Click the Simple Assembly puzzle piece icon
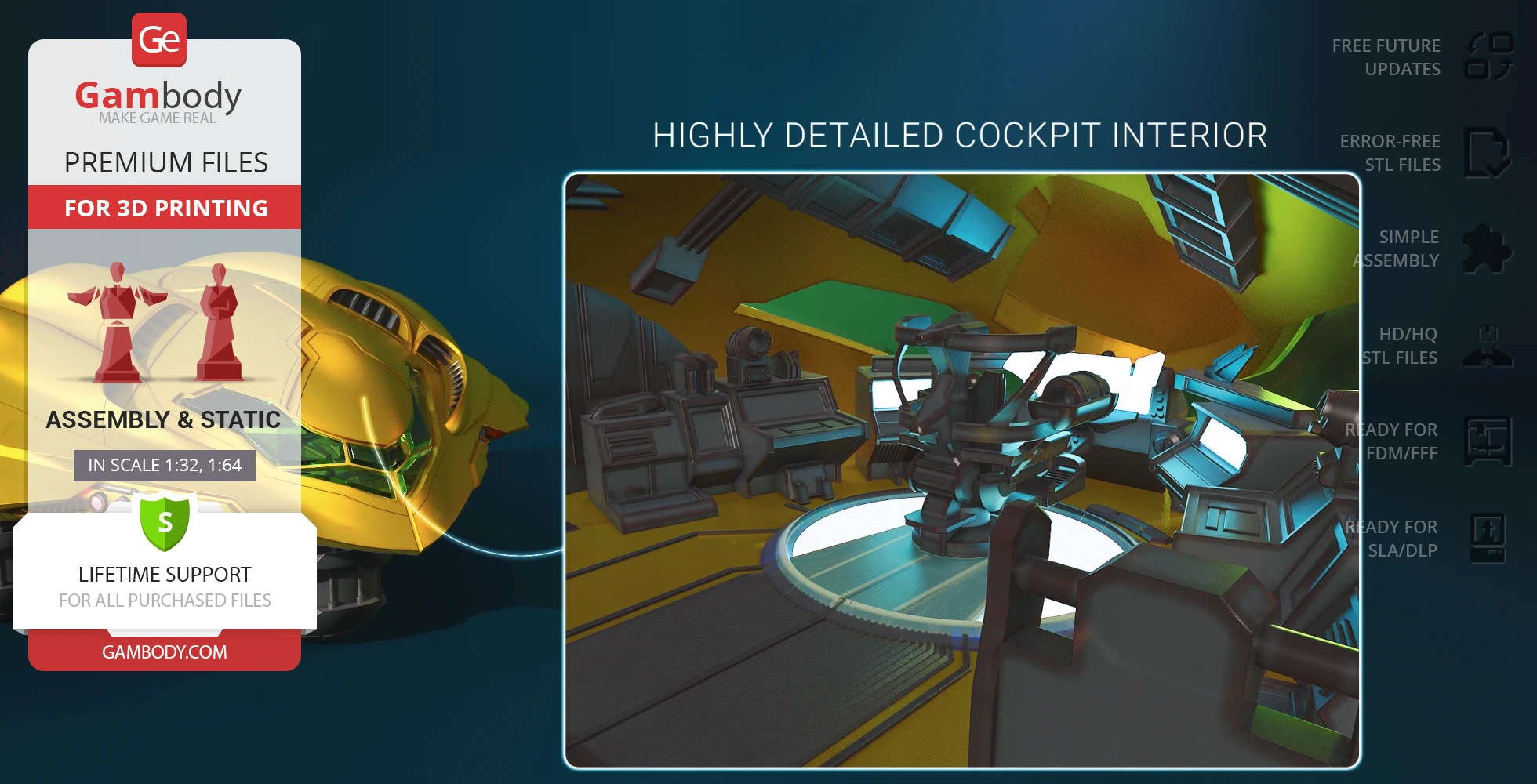This screenshot has height=784, width=1537. point(1487,249)
